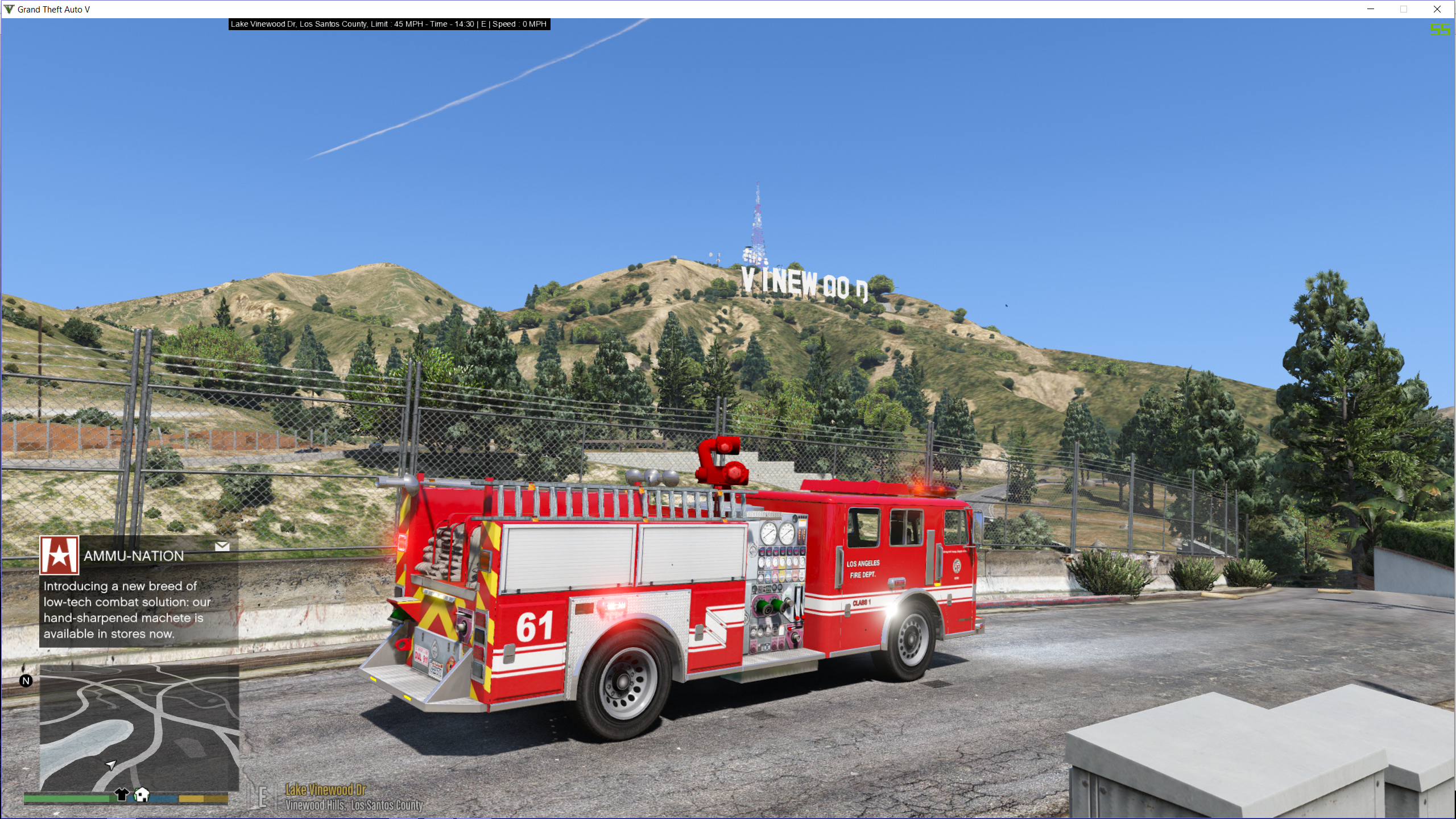
Task: Minimize the game window
Action: point(1371,9)
